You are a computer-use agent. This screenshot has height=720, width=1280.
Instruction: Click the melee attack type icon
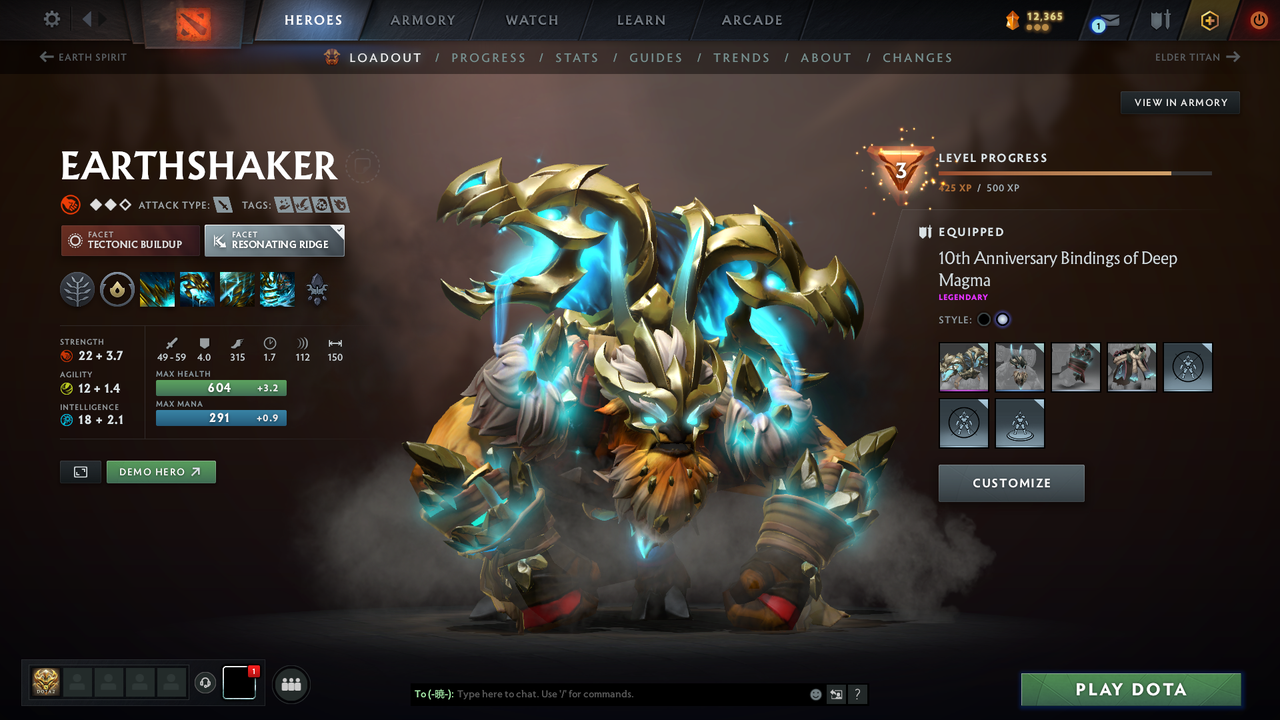[x=222, y=204]
